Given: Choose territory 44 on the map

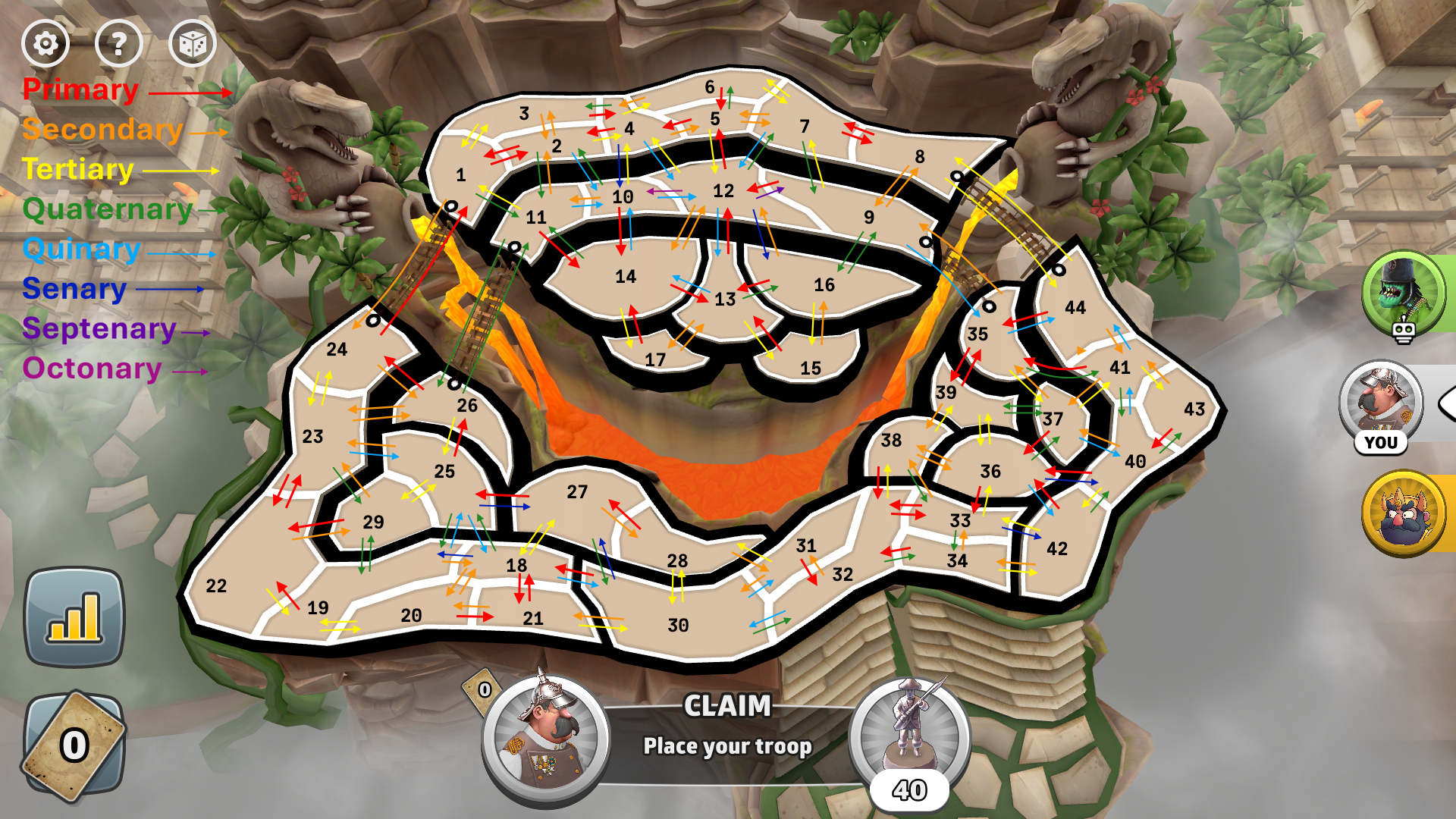Looking at the screenshot, I should click(x=1075, y=308).
